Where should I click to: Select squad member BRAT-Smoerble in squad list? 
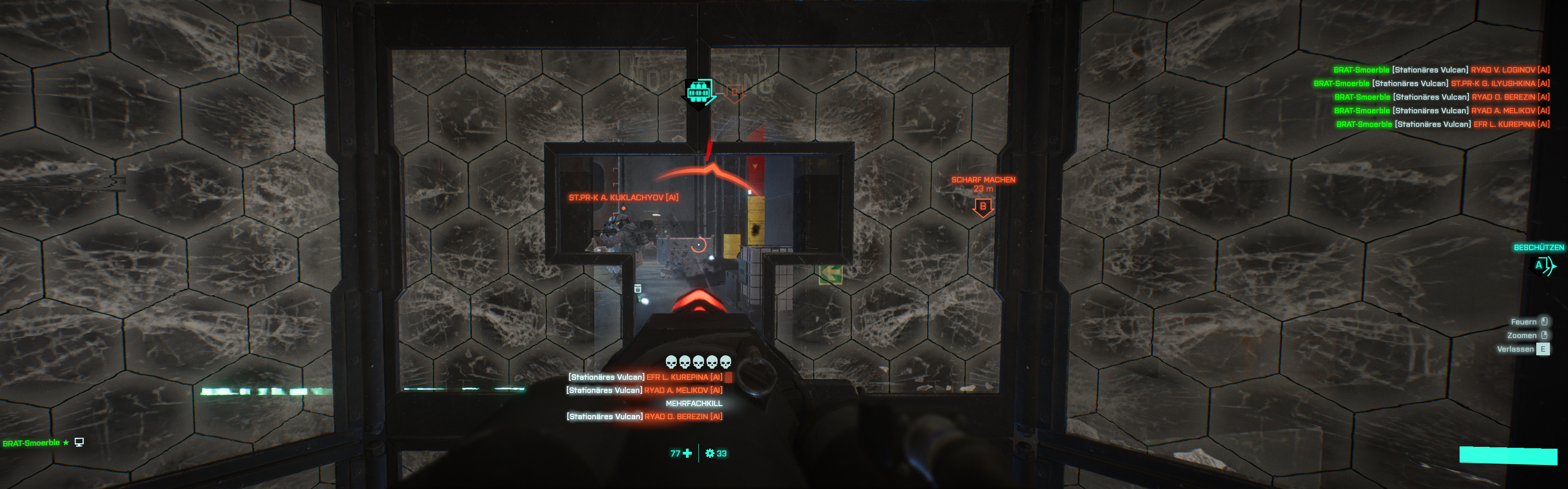[32, 443]
